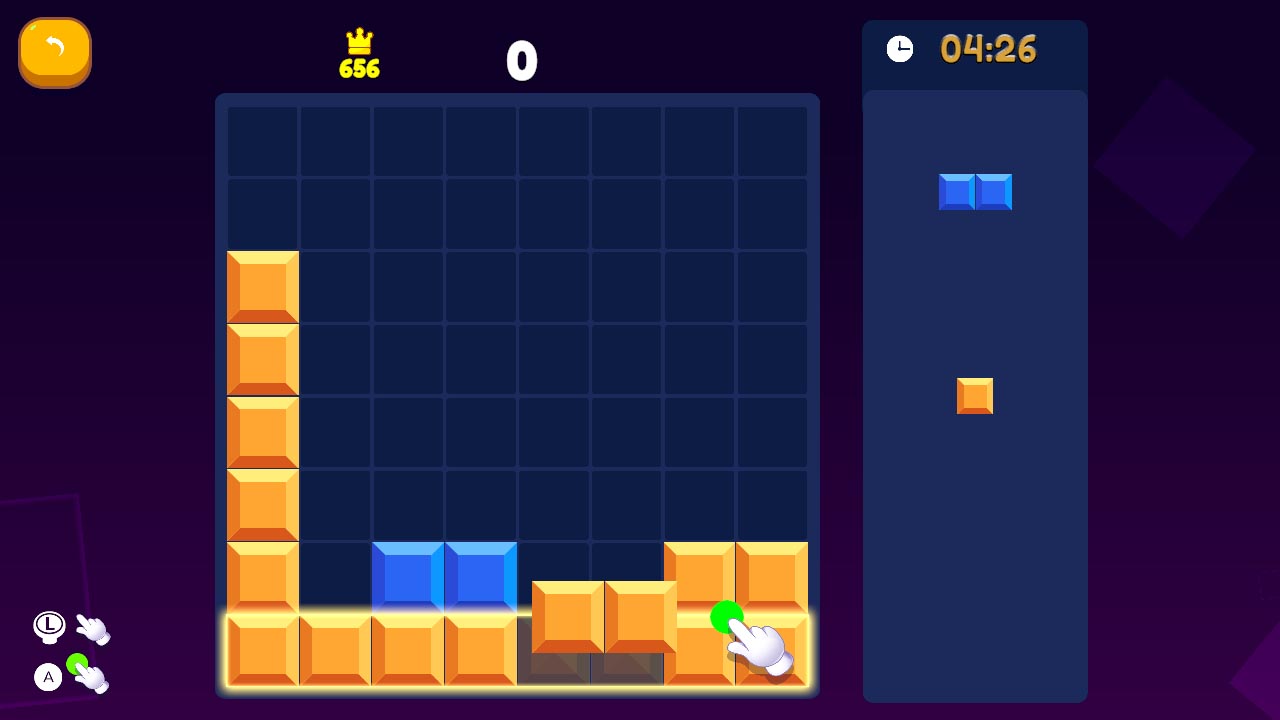This screenshot has height=720, width=1280.
Task: Select the orange single-block piece in the tray
Action: point(975,396)
